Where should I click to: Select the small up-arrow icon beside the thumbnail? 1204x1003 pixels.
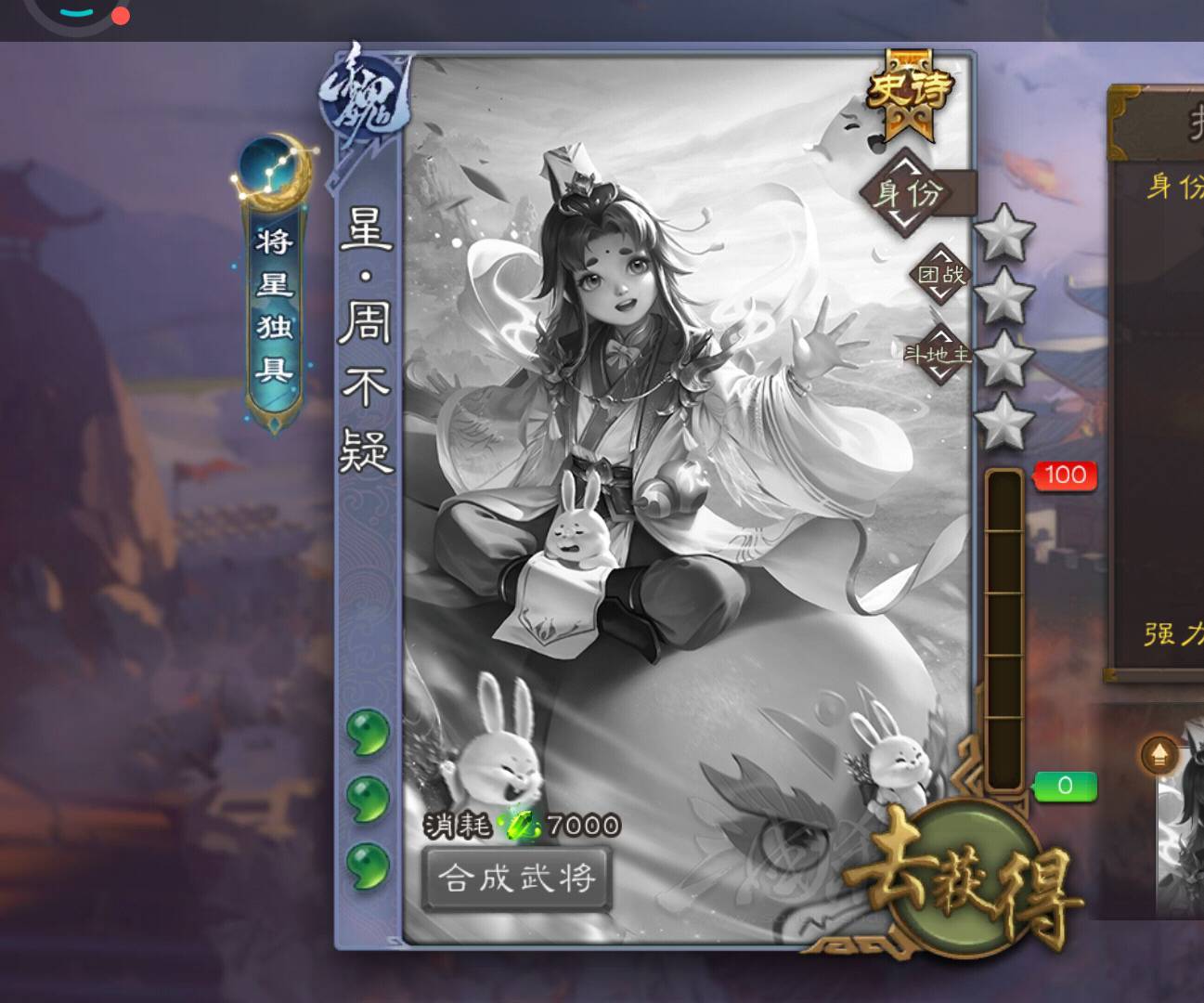tap(1159, 756)
